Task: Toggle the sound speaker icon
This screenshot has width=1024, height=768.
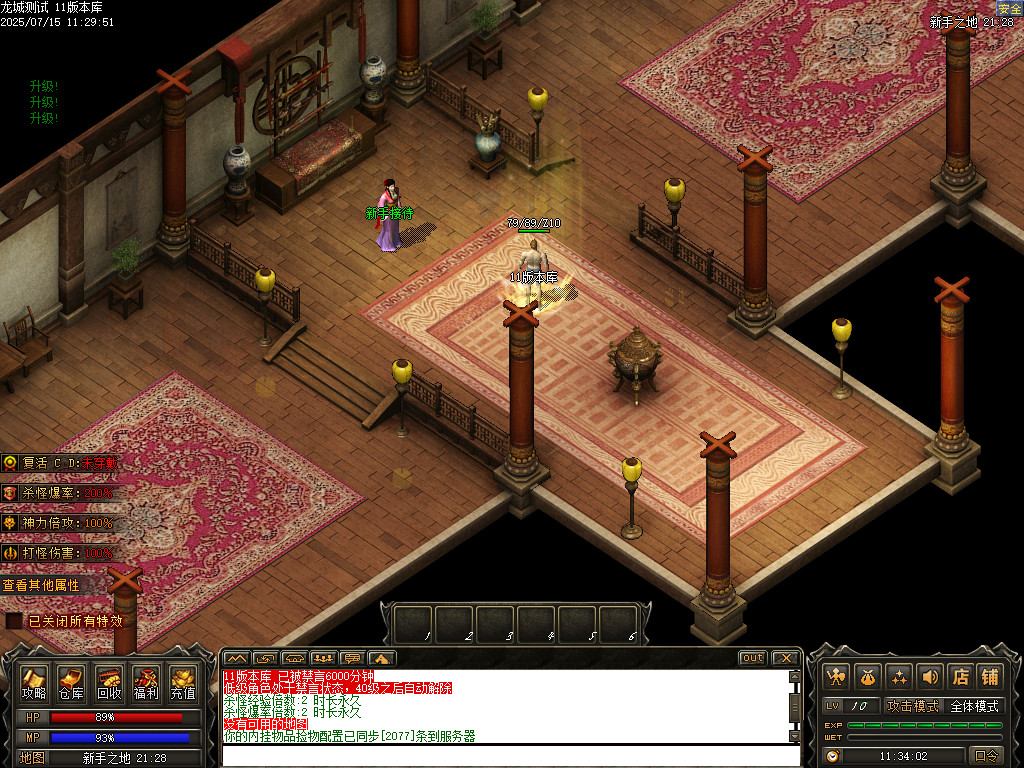Action: coord(929,676)
